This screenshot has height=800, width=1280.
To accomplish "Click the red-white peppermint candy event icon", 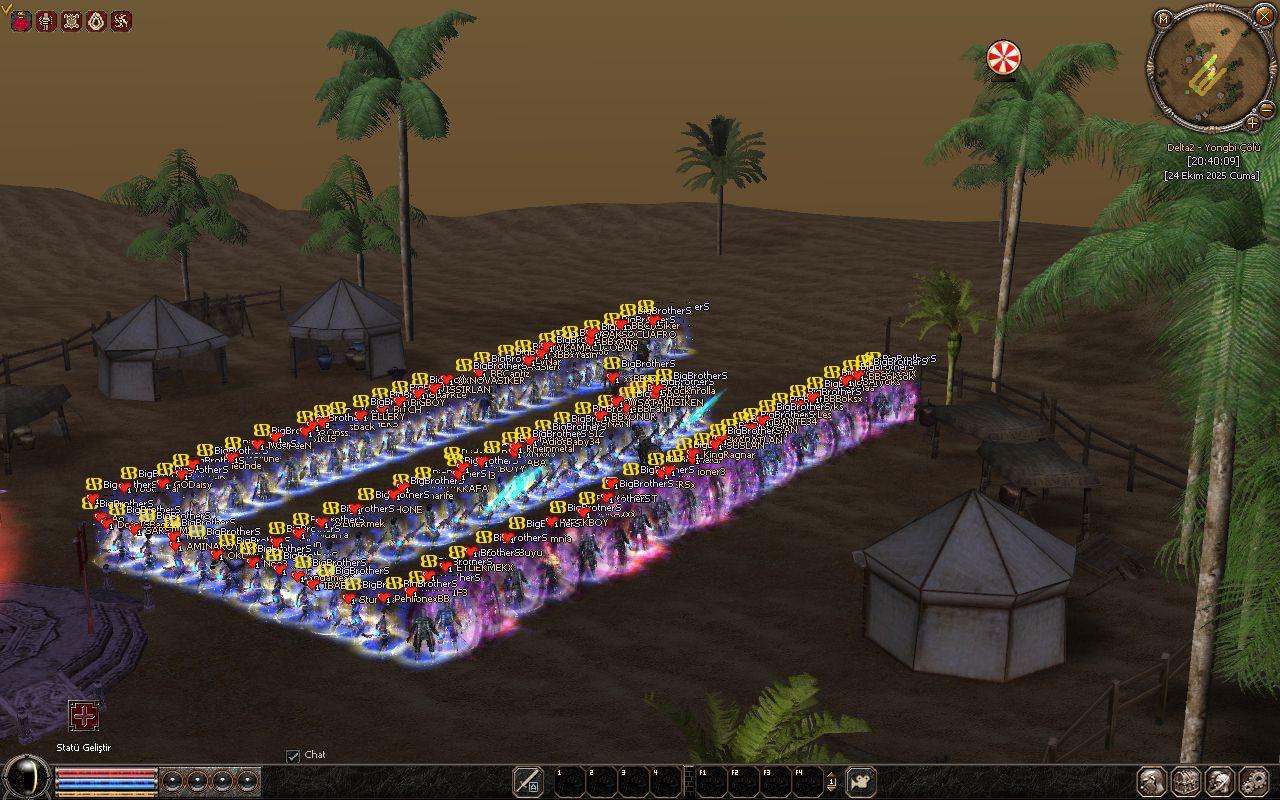I will pos(1003,57).
